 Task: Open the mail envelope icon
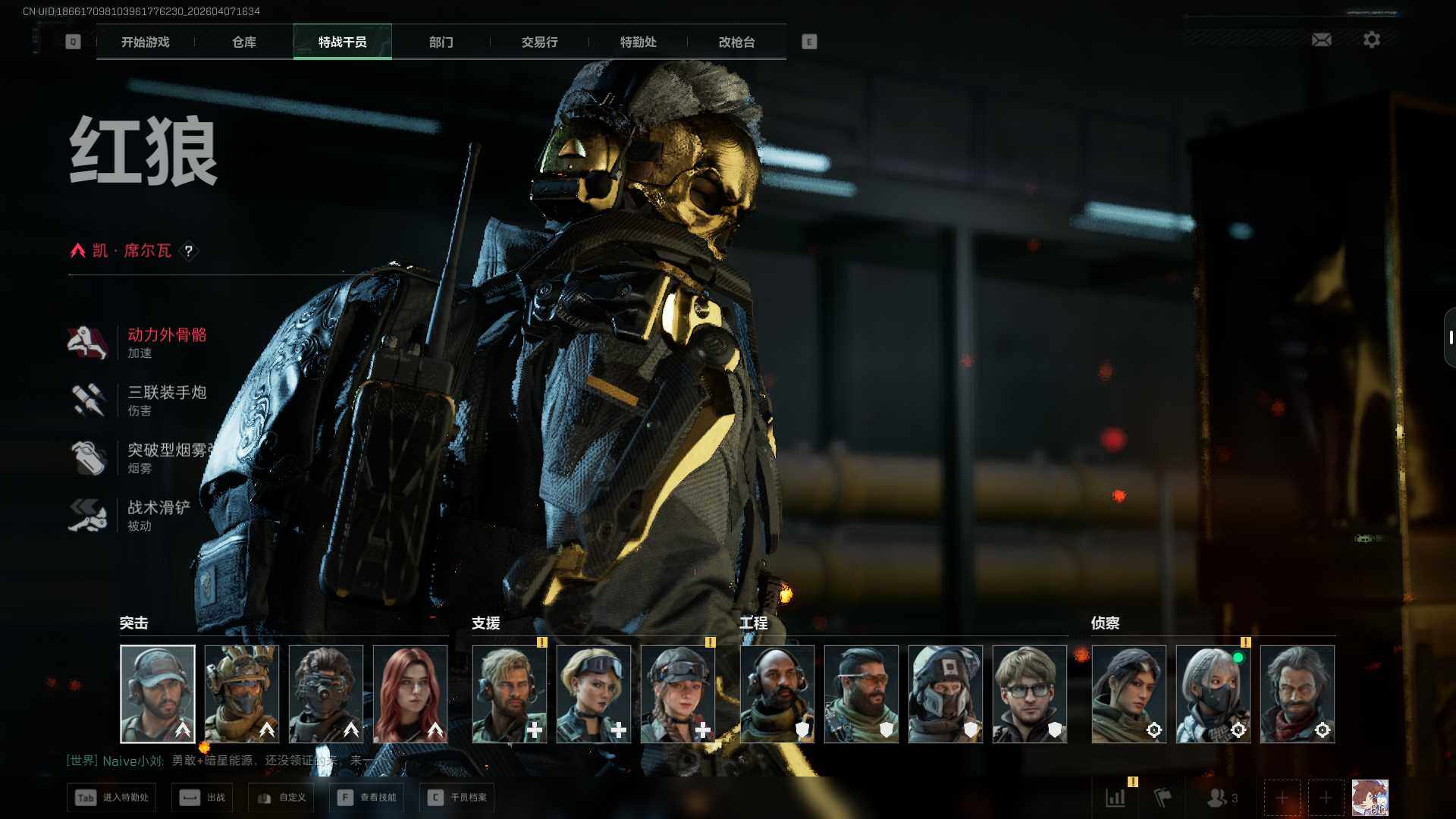[x=1322, y=39]
